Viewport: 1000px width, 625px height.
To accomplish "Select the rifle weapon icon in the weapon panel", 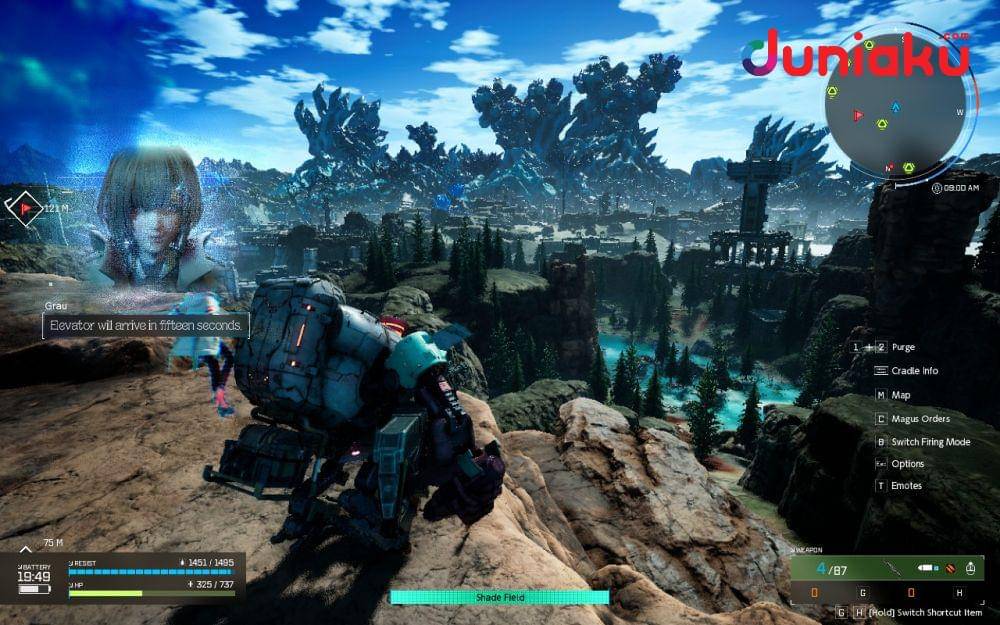I will coord(893,569).
